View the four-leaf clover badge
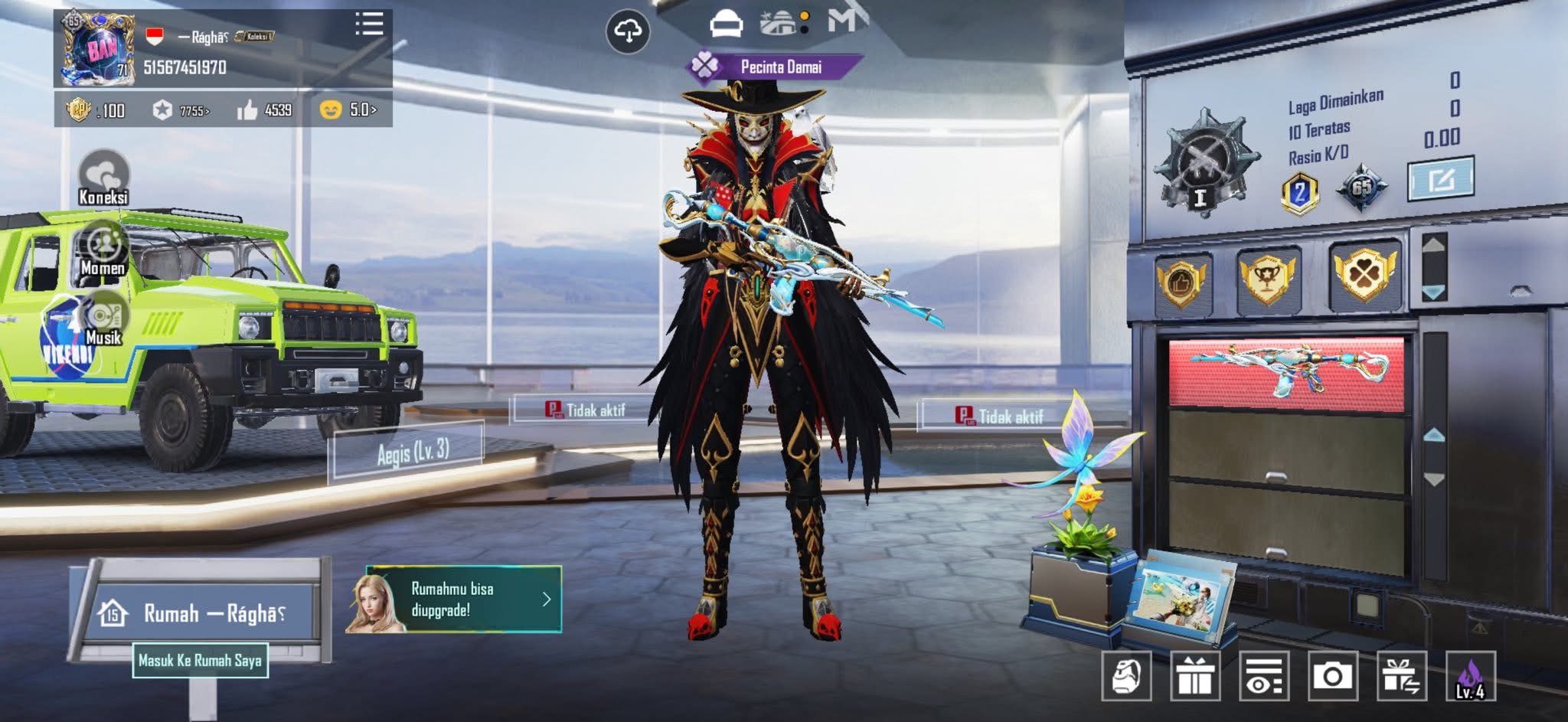The width and height of the screenshot is (1568, 722). pos(1364,274)
